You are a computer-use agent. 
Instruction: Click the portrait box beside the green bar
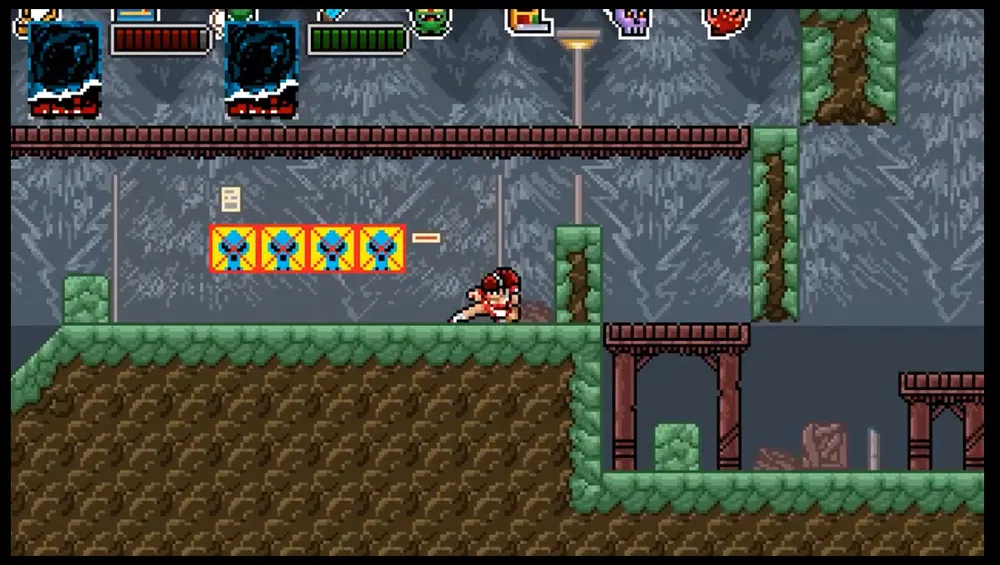tap(262, 68)
